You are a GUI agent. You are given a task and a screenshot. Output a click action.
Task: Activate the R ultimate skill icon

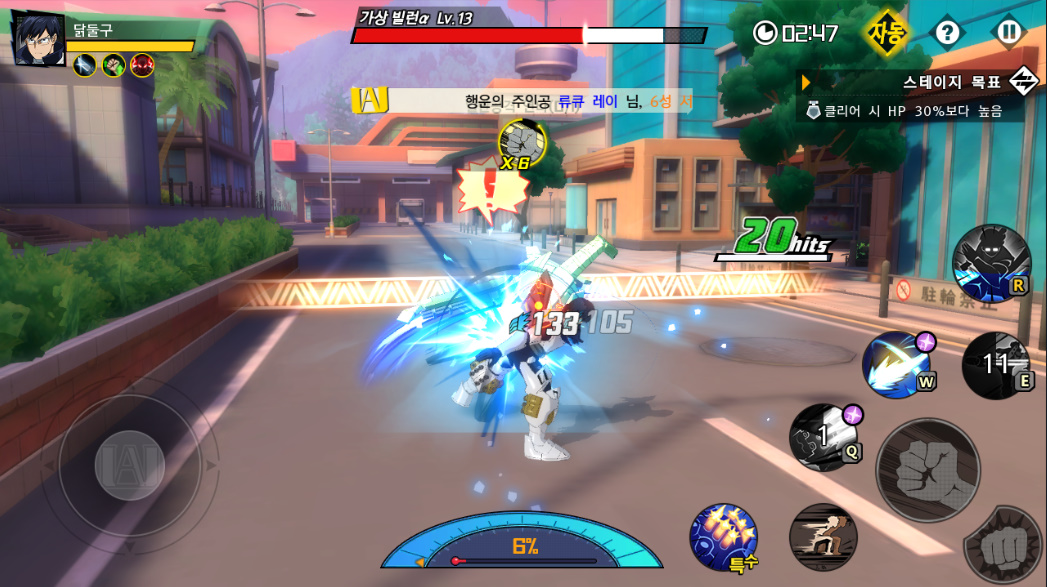point(991,263)
